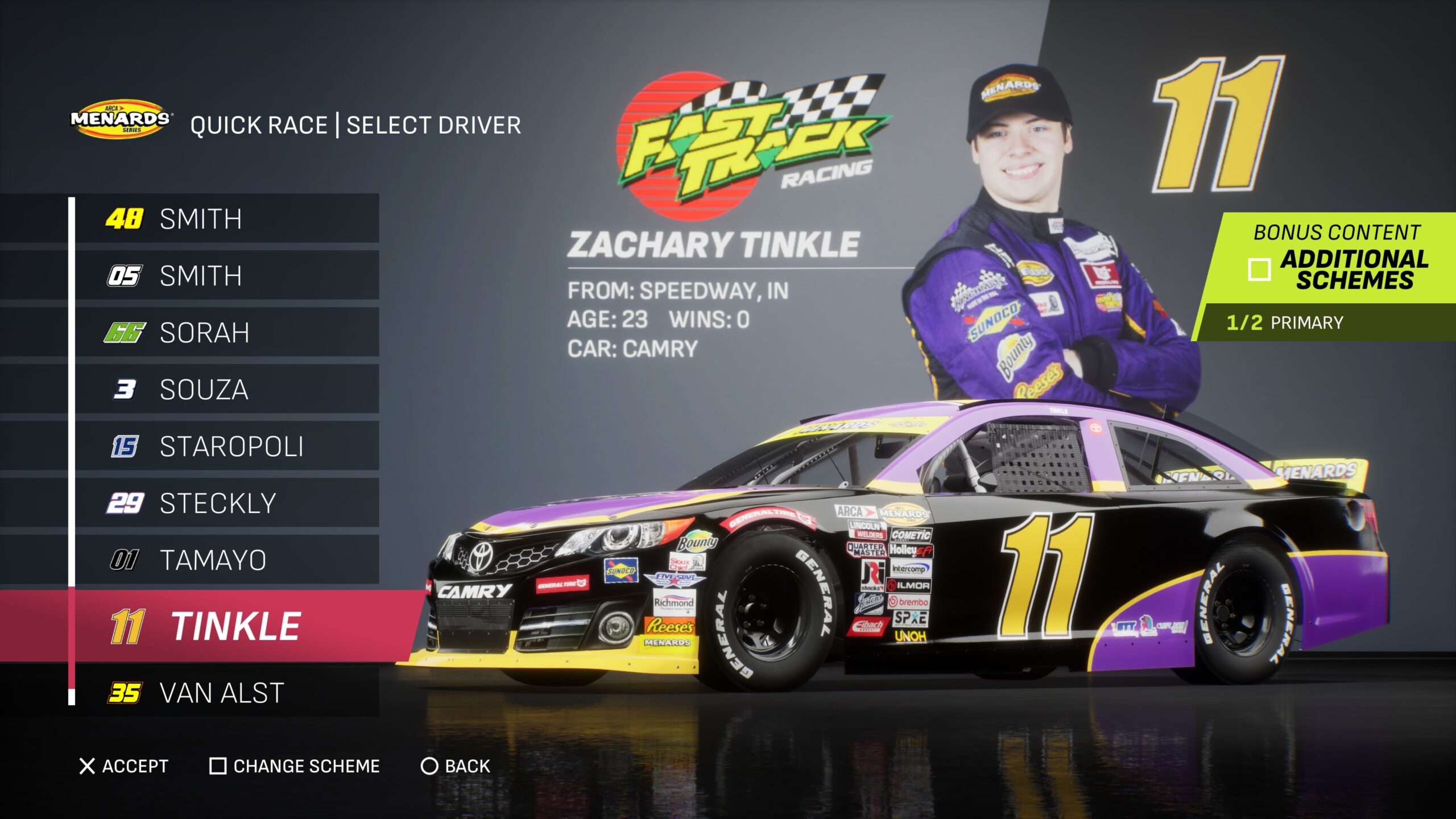
Task: Select Steckly in car 29
Action: click(226, 503)
